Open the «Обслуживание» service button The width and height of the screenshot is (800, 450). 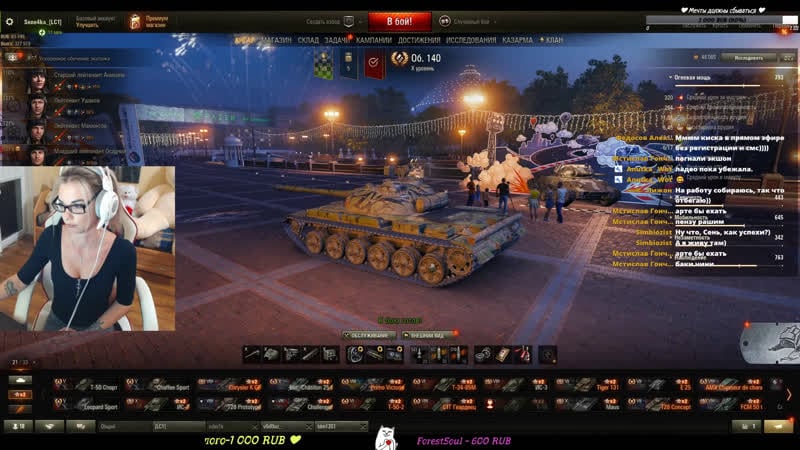coord(368,335)
